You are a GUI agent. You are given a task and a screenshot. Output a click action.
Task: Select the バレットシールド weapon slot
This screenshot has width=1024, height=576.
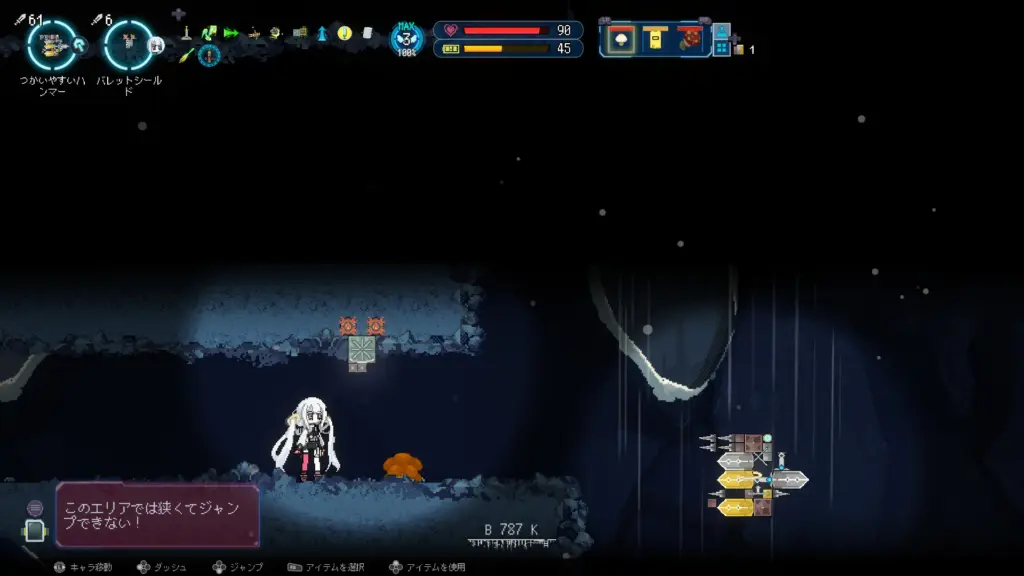tap(128, 44)
